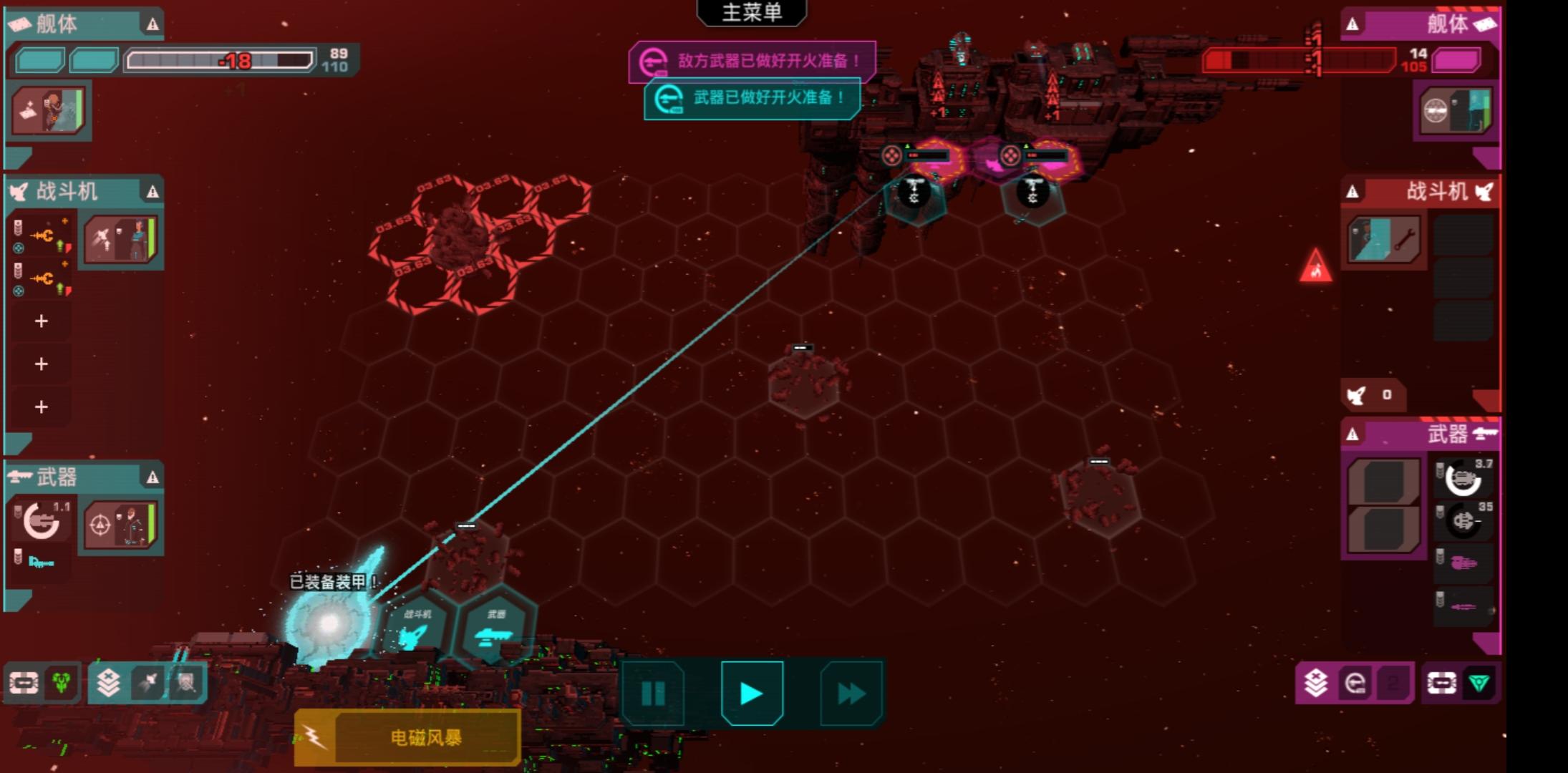The image size is (1568, 773).
Task: Select the player hull crew portrait
Action: tap(49, 110)
